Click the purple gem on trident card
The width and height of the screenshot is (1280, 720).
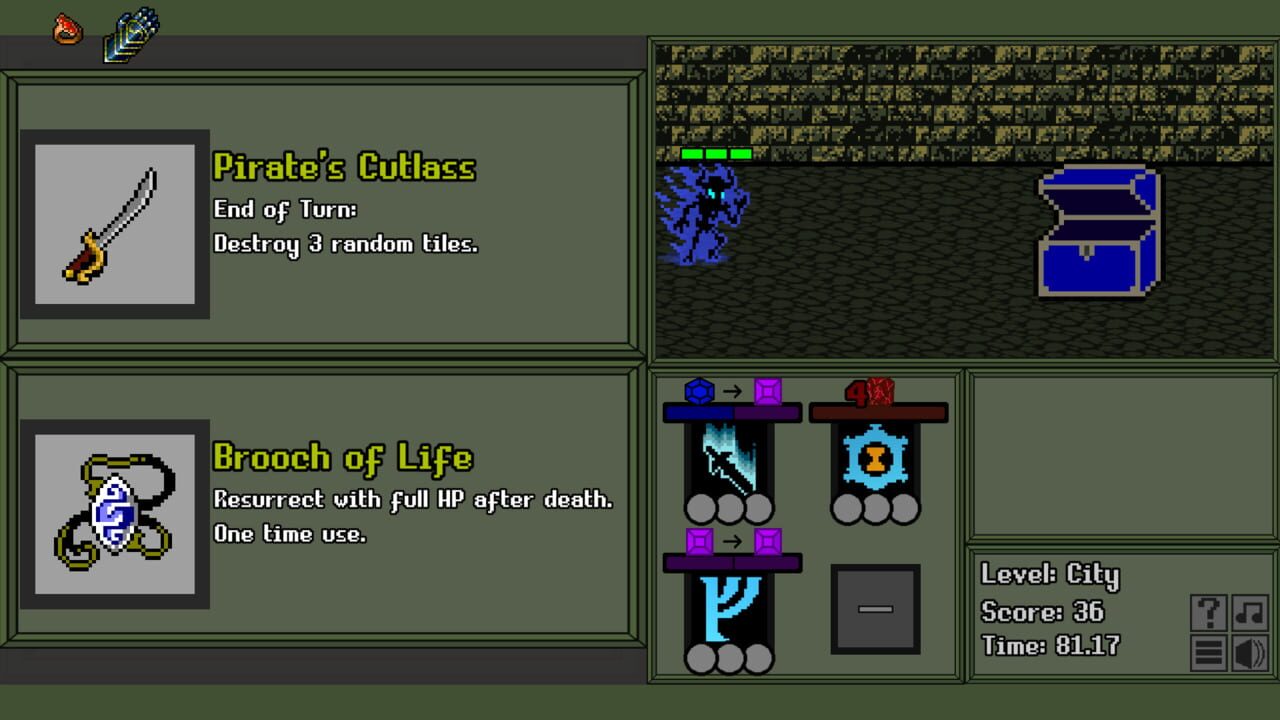click(697, 542)
